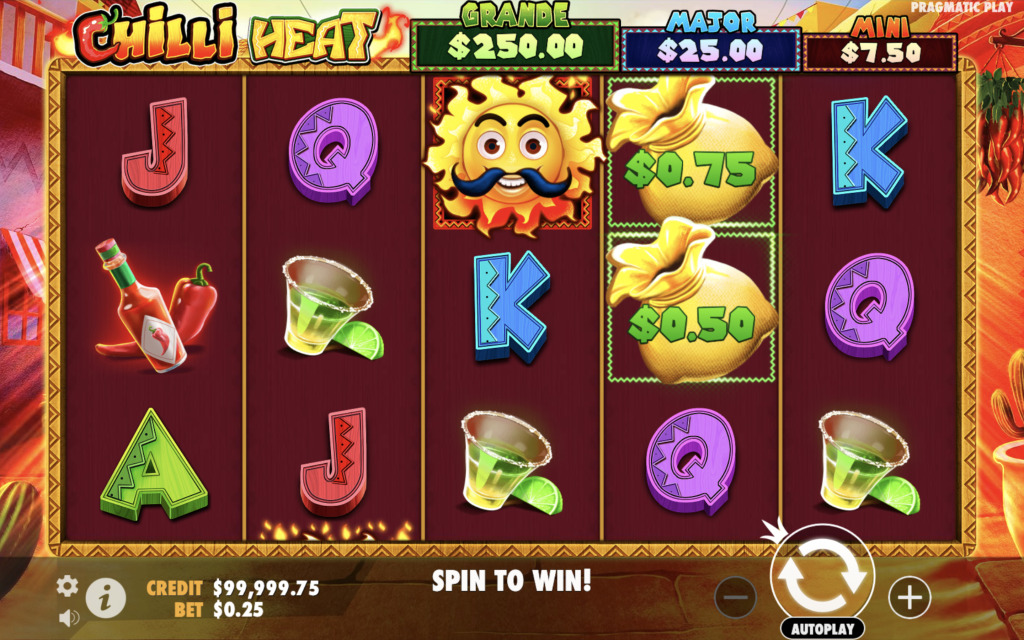This screenshot has height=640, width=1024.
Task: Show the game info paytable
Action: (105, 598)
